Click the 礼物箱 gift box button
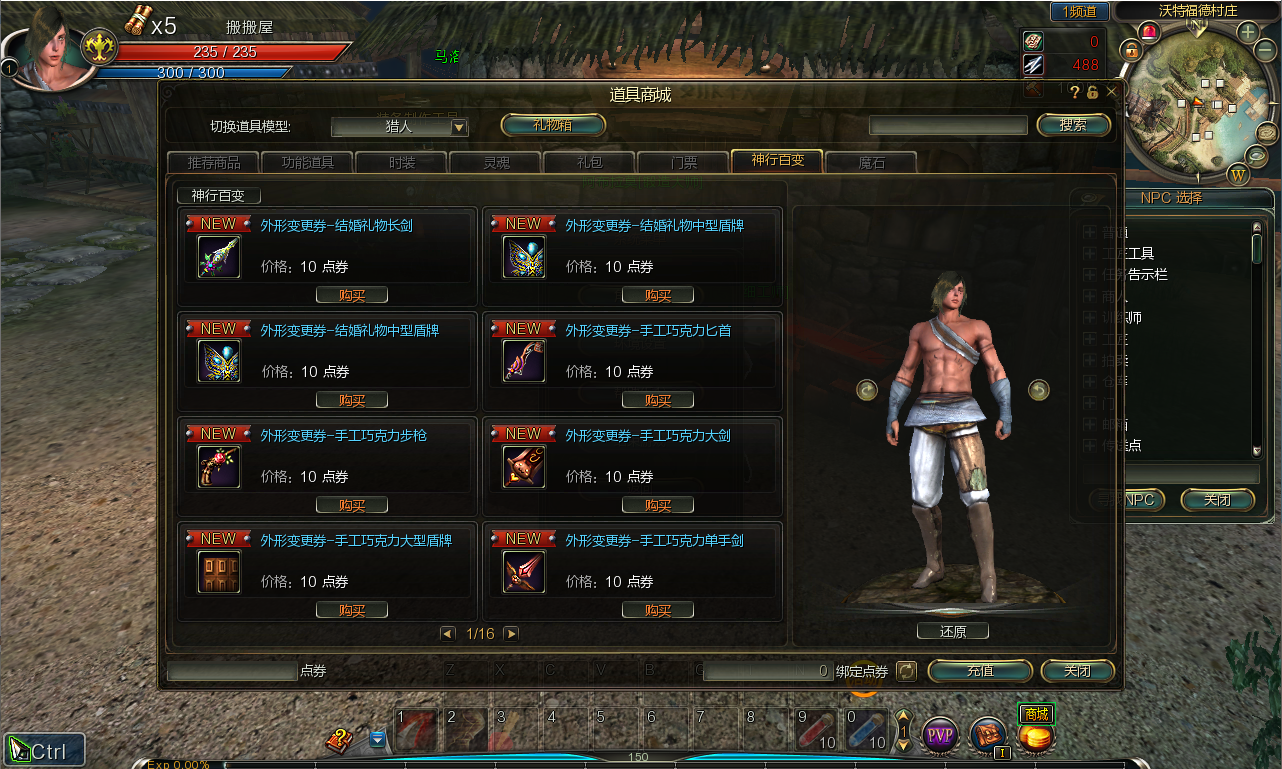The width and height of the screenshot is (1282, 769). 553,125
